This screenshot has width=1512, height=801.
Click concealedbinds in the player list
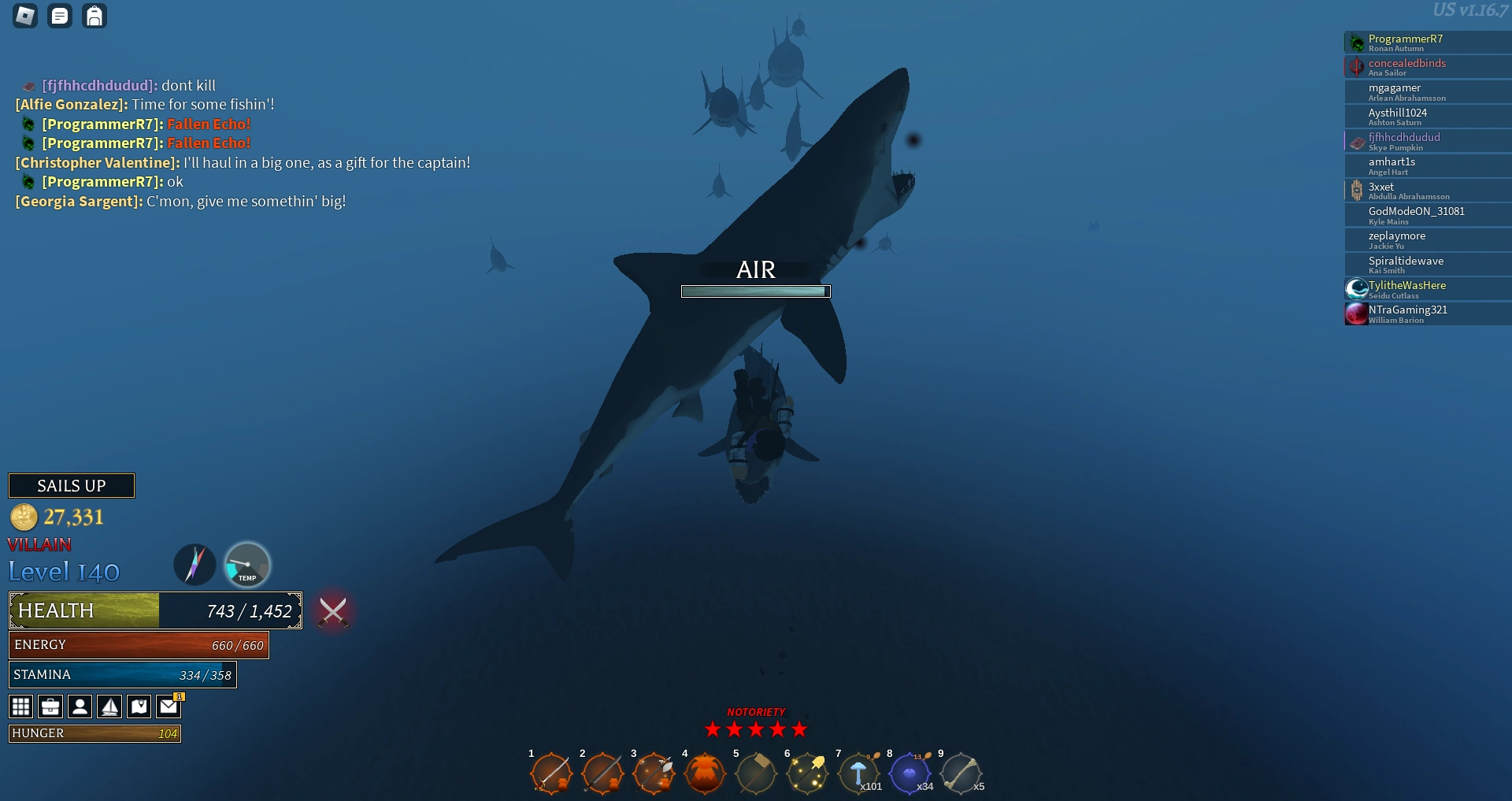point(1427,67)
